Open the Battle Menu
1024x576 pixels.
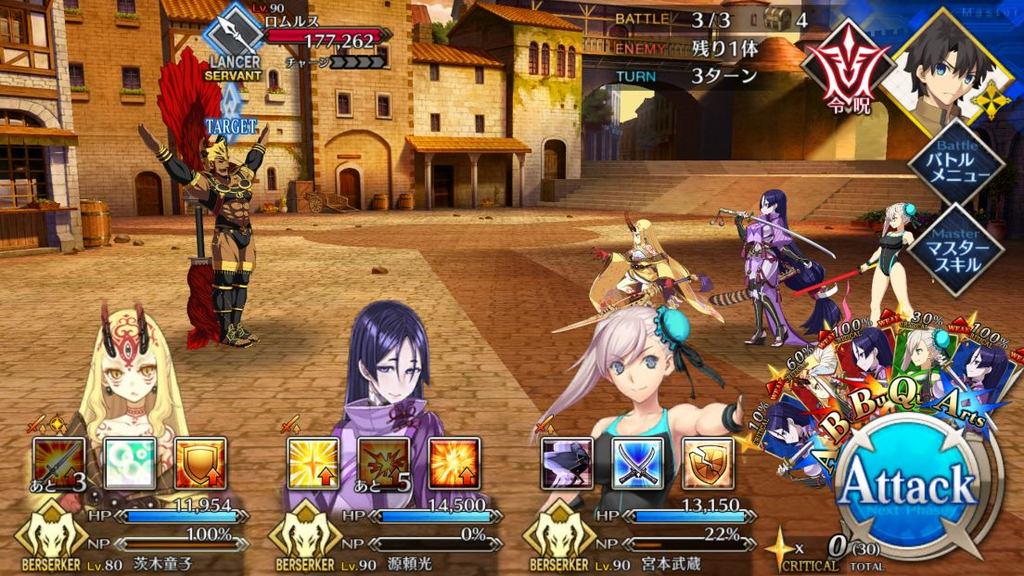coord(955,164)
